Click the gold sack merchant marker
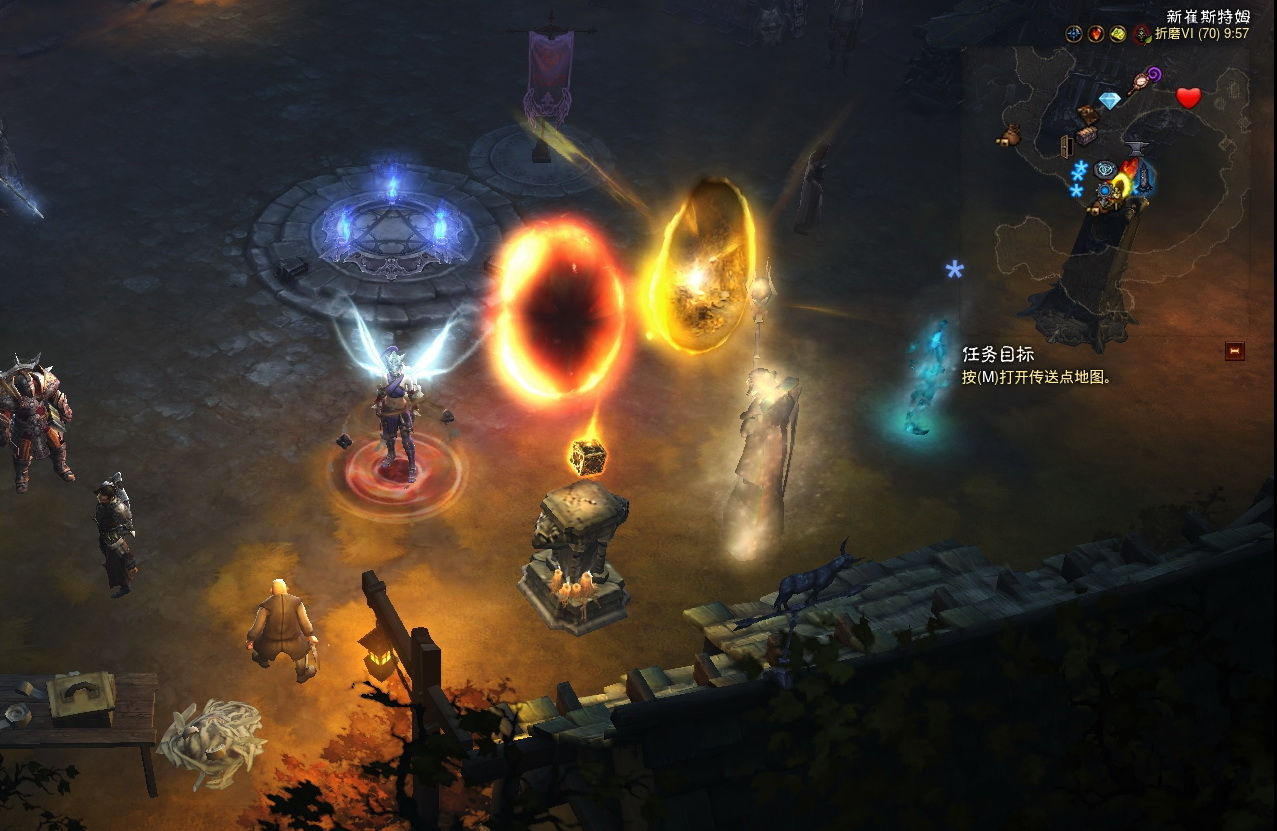1277x831 pixels. coord(1008,136)
